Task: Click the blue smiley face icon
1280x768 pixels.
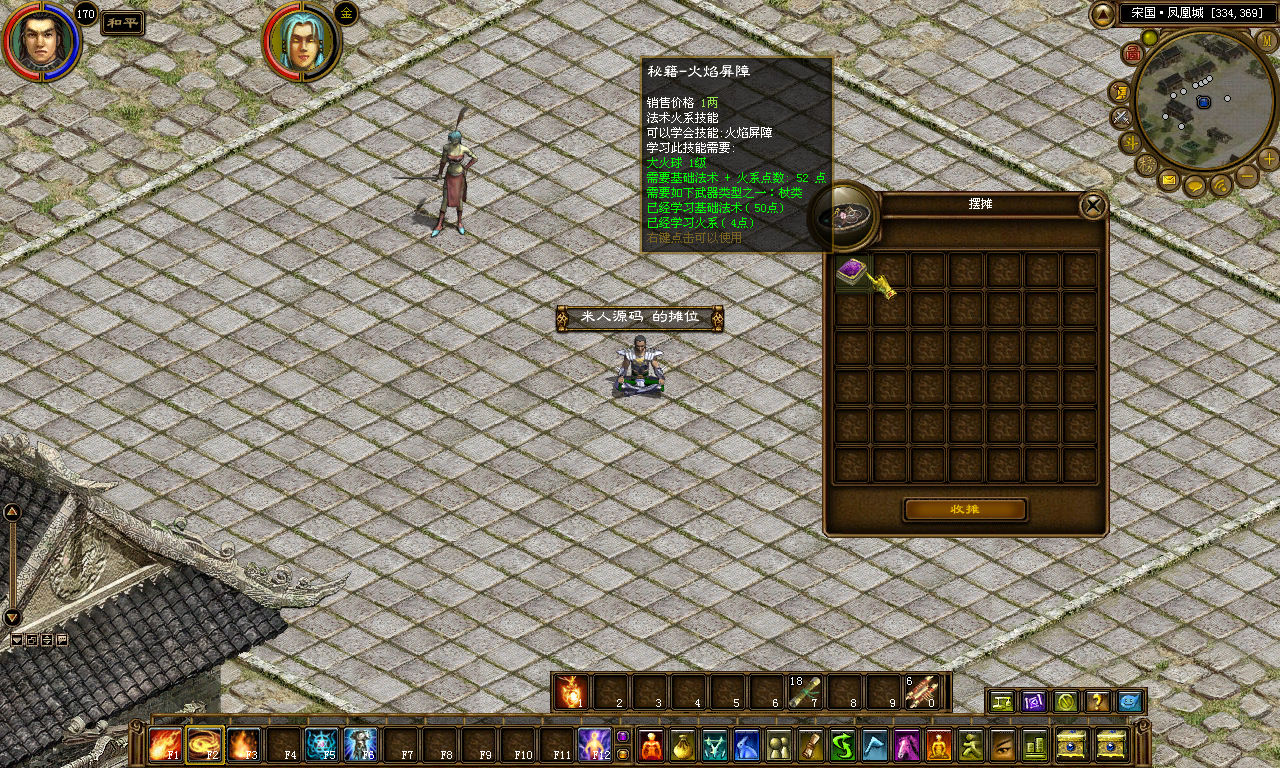Action: click(1129, 702)
